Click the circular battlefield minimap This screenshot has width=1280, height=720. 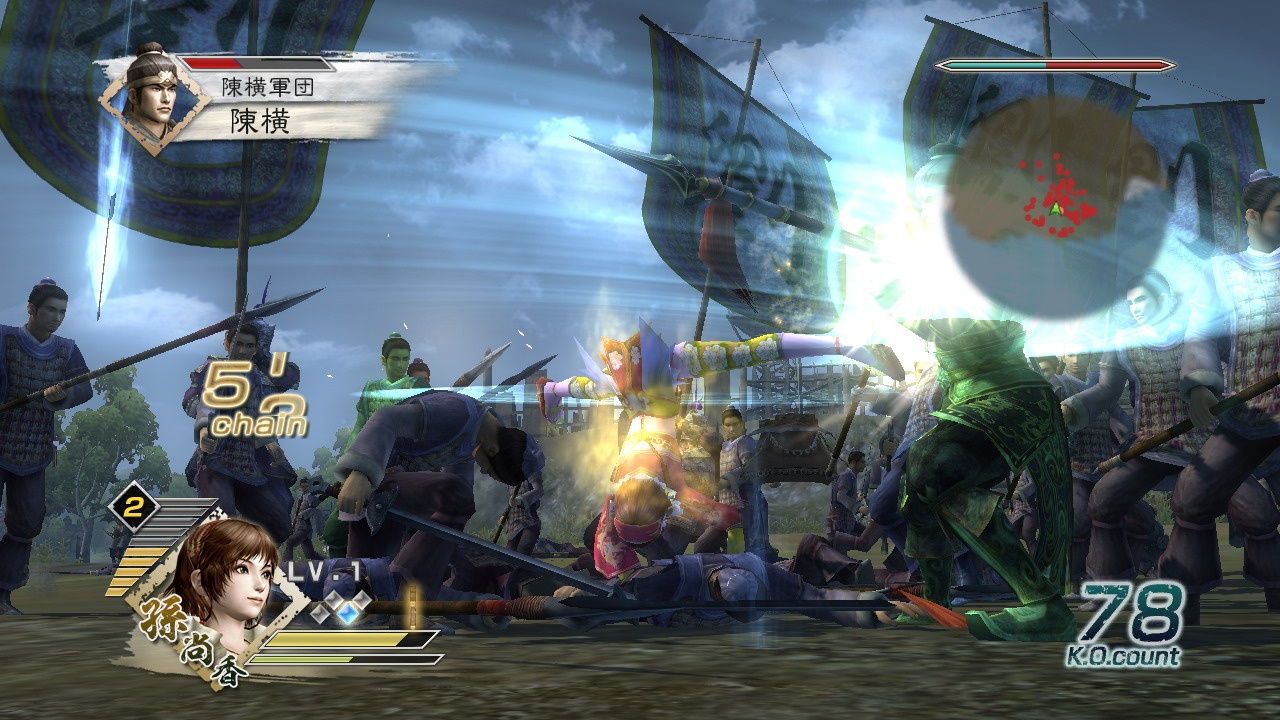tap(1055, 208)
